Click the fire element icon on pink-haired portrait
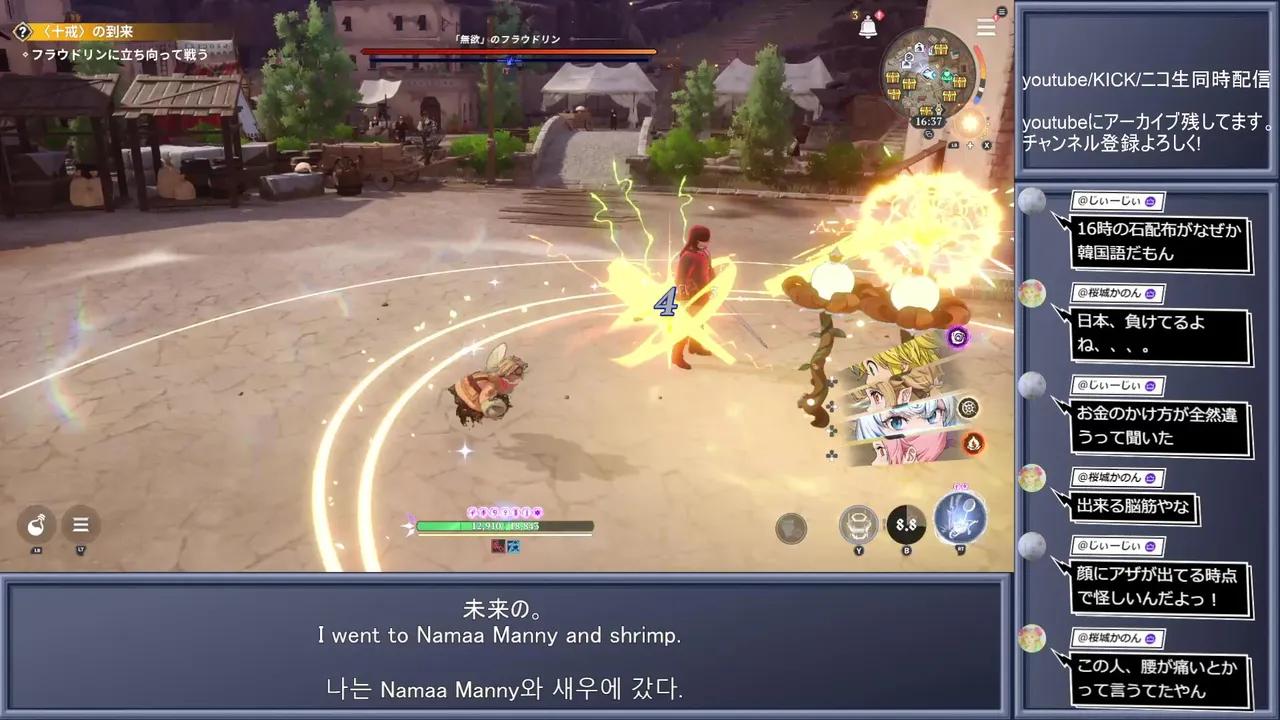Screen dimensions: 1280x720 point(973,444)
